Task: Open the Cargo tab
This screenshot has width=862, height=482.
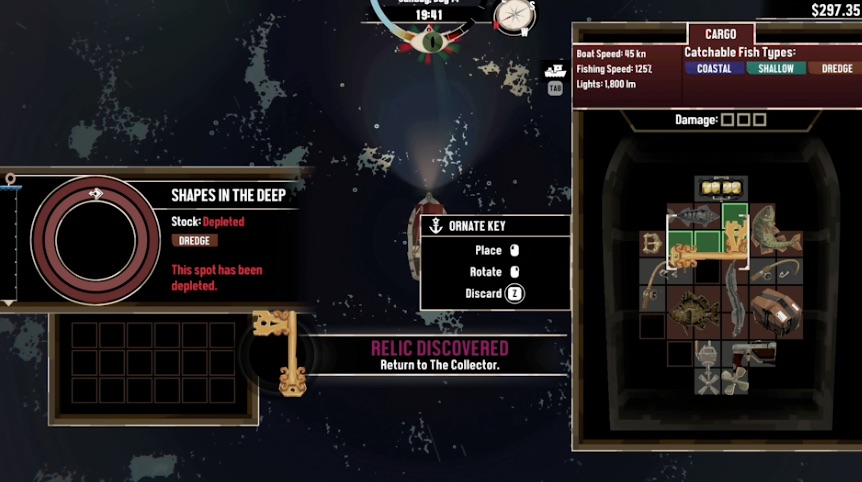Action: [720, 34]
